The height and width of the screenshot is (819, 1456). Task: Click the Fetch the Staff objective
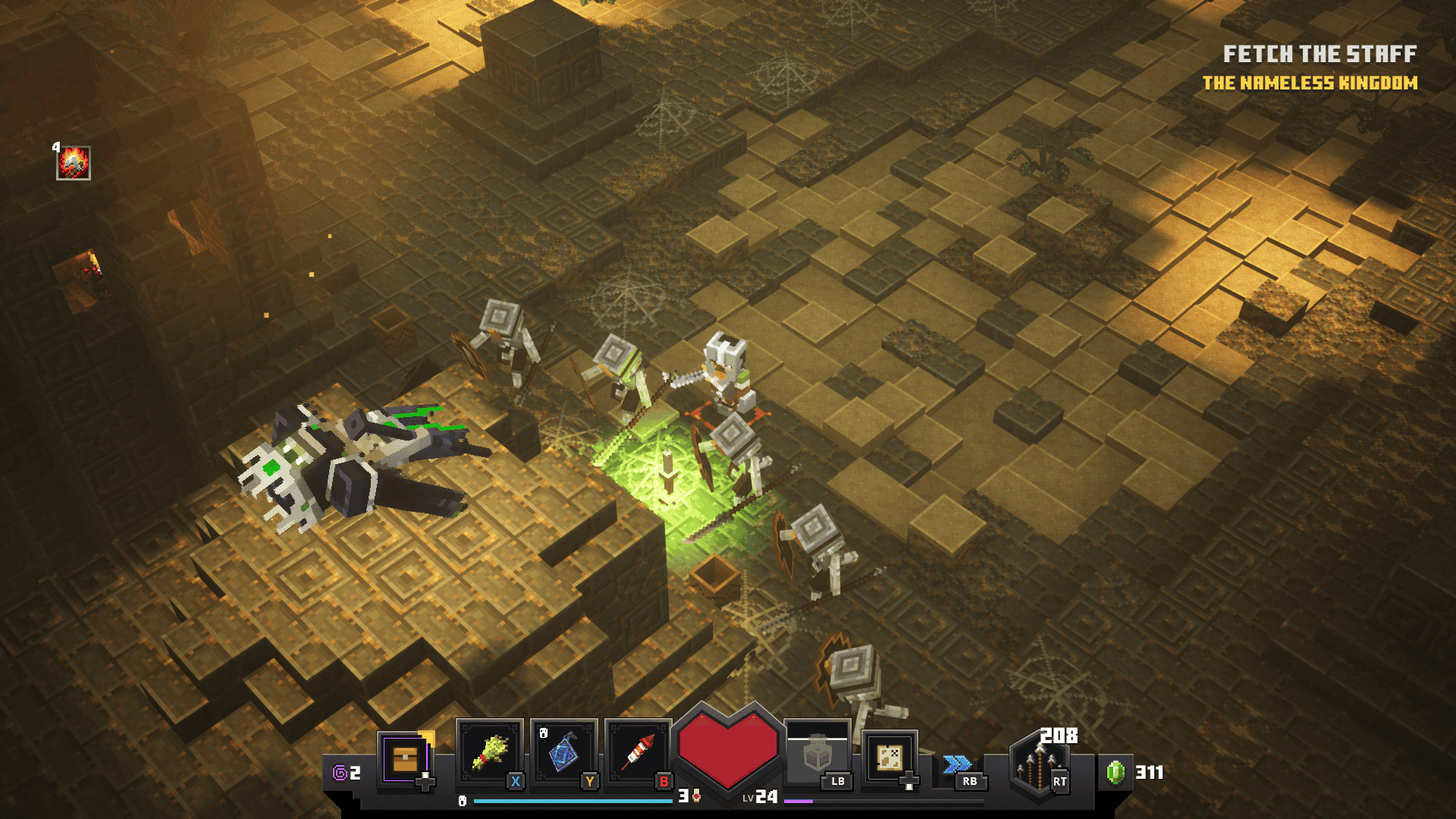tap(1319, 54)
